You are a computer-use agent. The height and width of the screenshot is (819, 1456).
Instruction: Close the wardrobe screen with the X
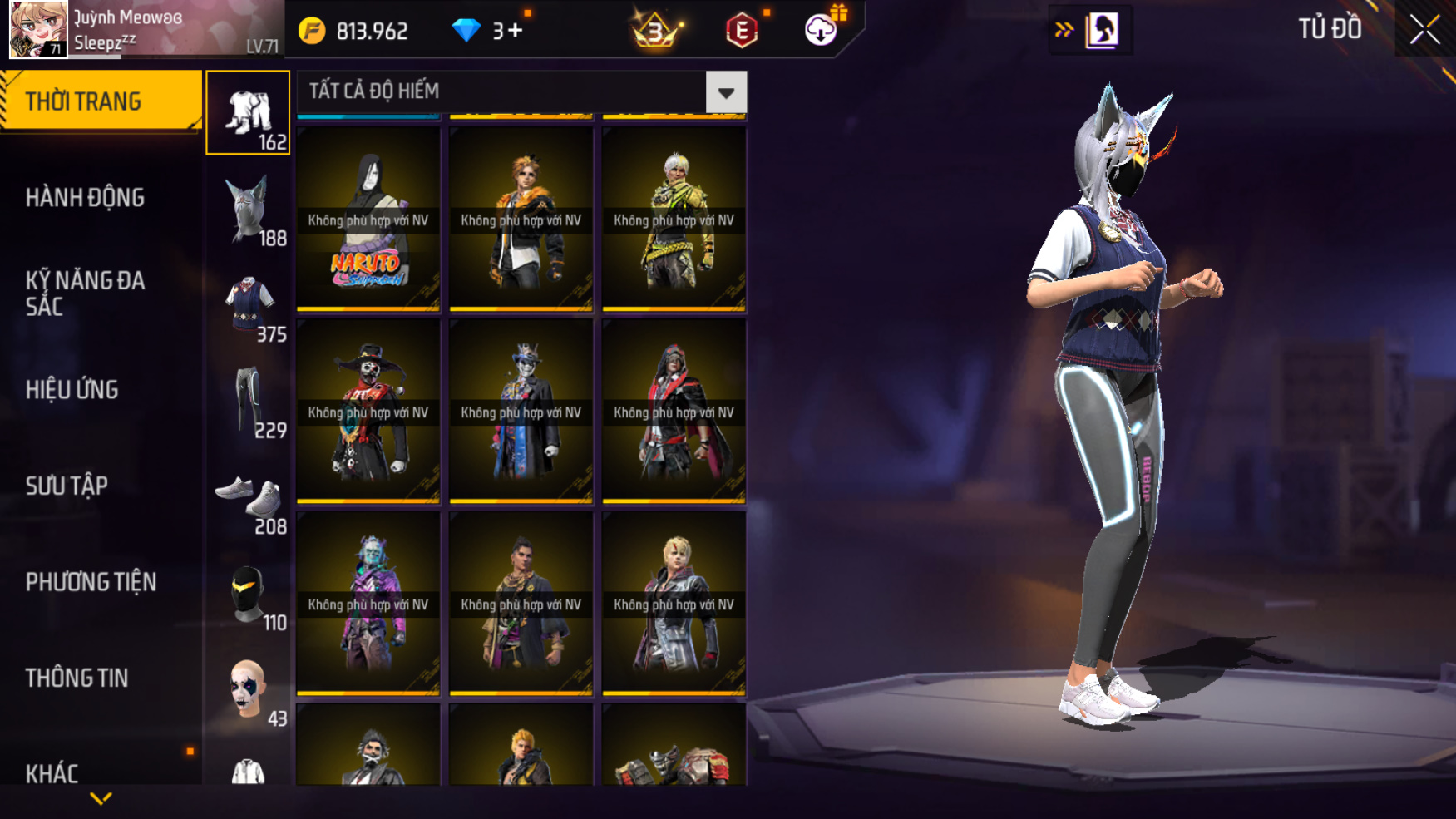1424,30
